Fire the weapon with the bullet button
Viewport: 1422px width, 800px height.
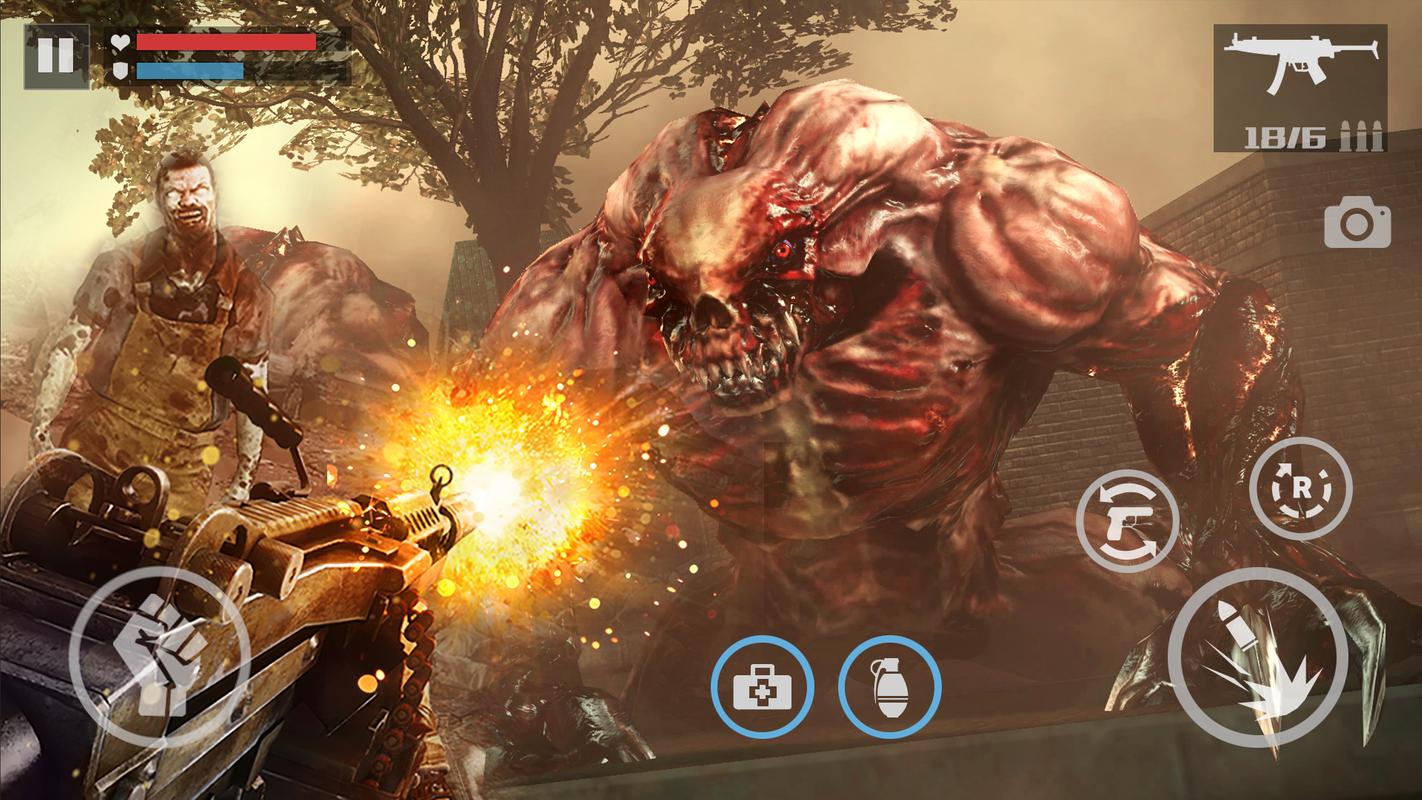coord(1257,656)
